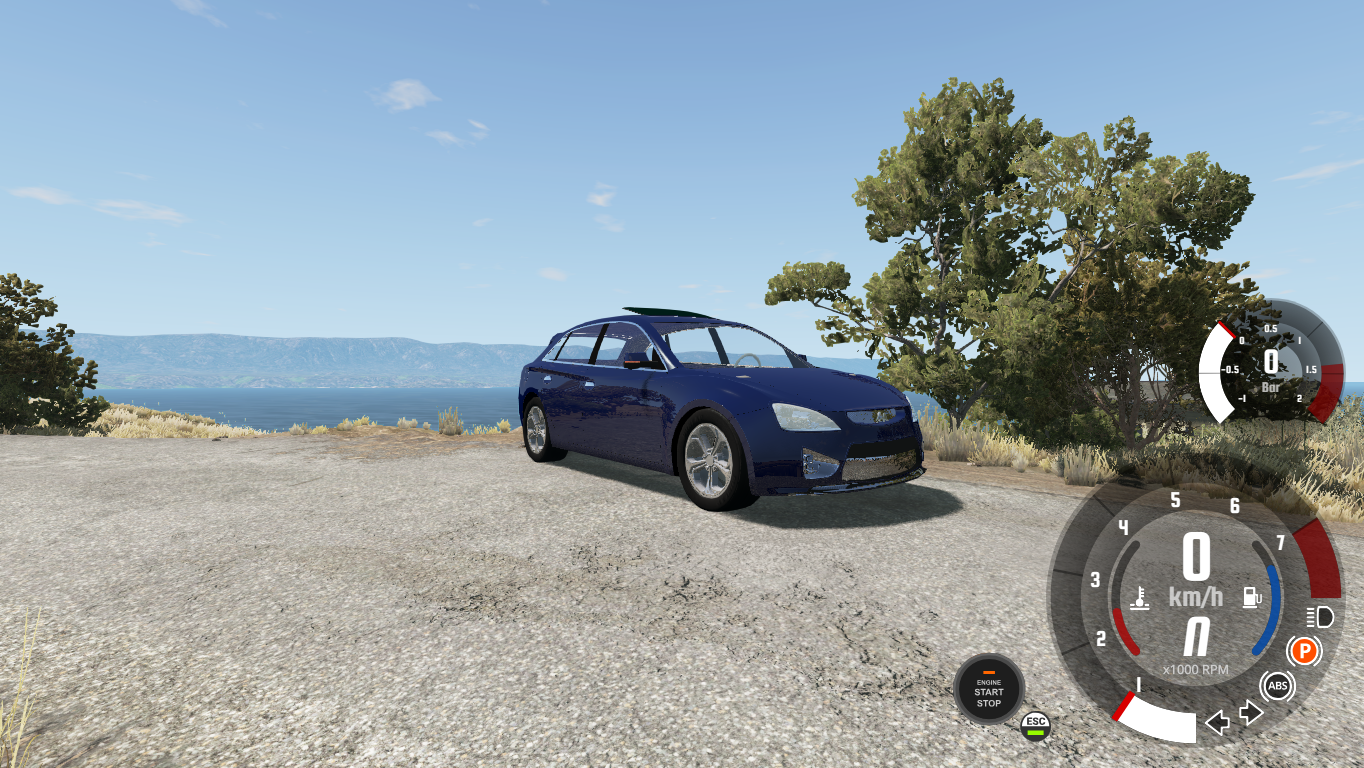Toggle headlights using the headlight symbol

(1319, 617)
